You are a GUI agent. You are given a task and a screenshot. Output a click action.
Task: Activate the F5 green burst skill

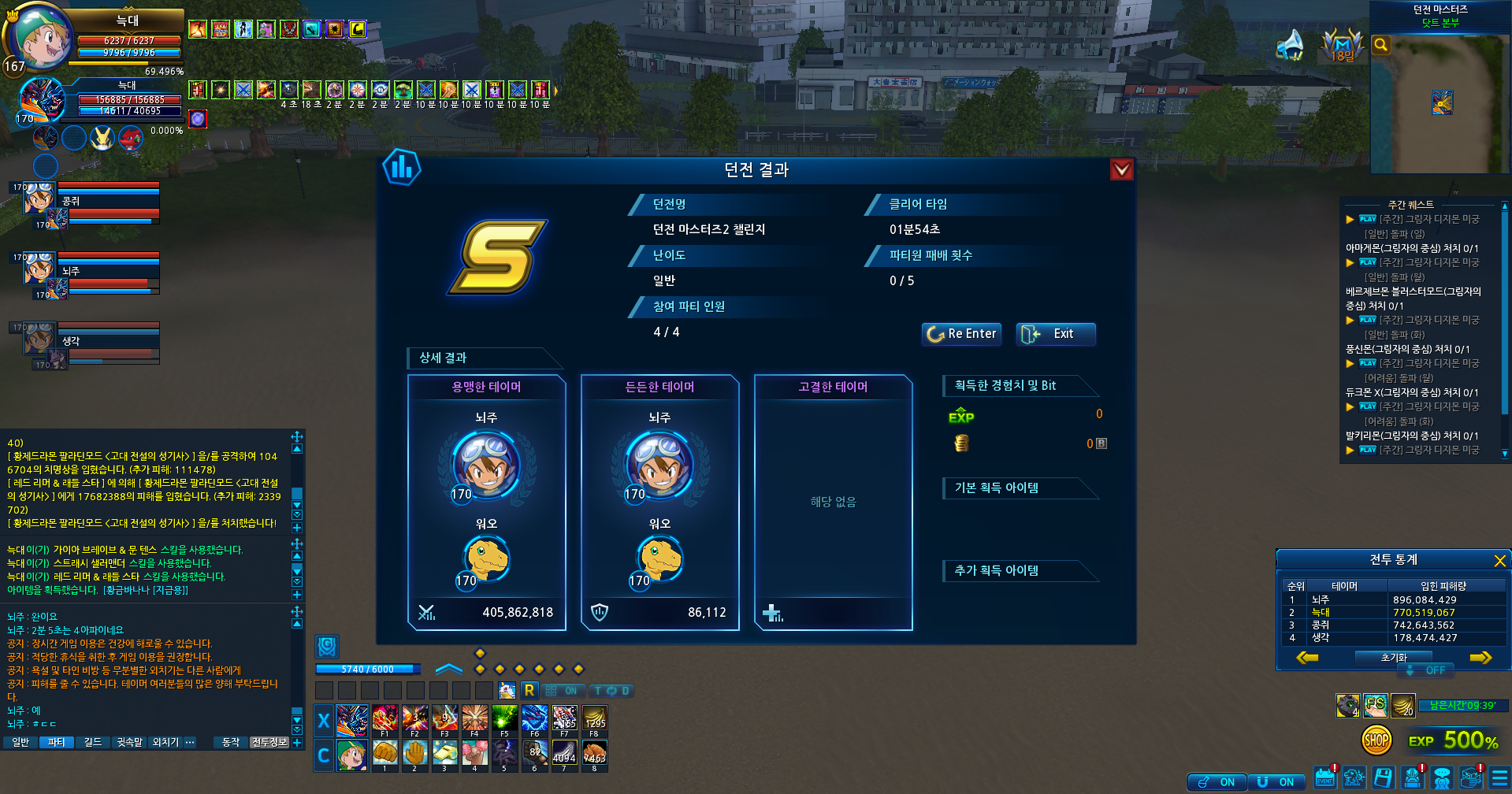(505, 720)
